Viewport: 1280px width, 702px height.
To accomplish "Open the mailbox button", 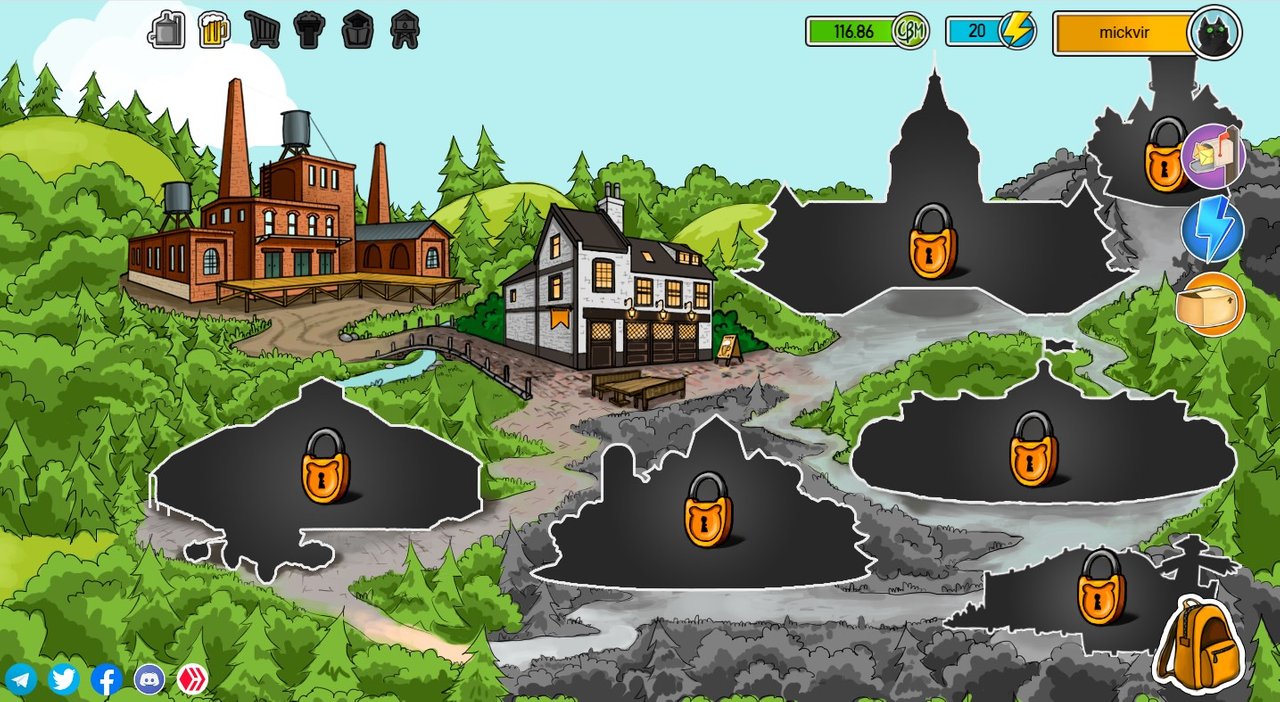I will coord(1213,156).
